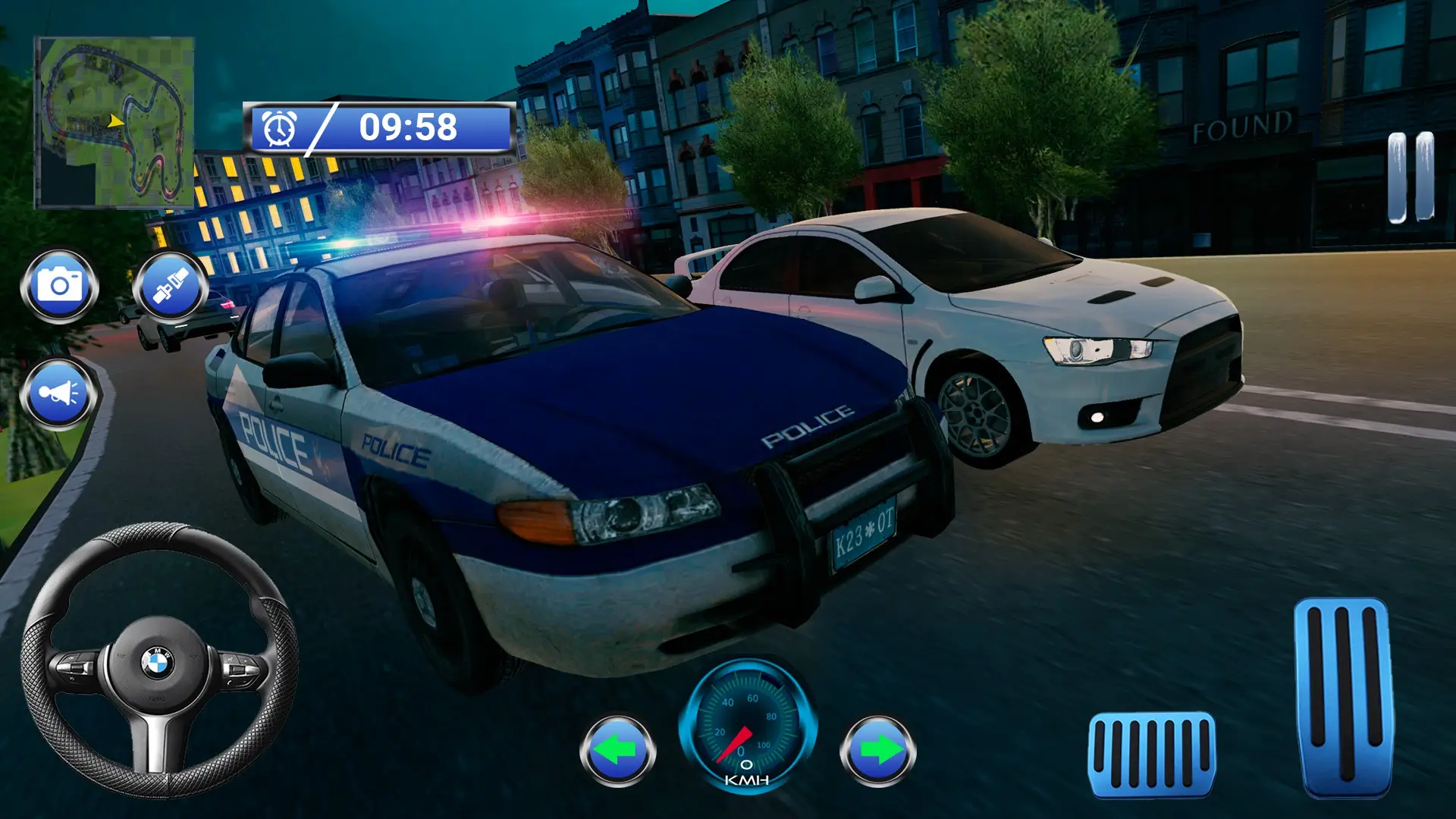Open the track minimap
This screenshot has width=1456, height=819.
click(115, 123)
